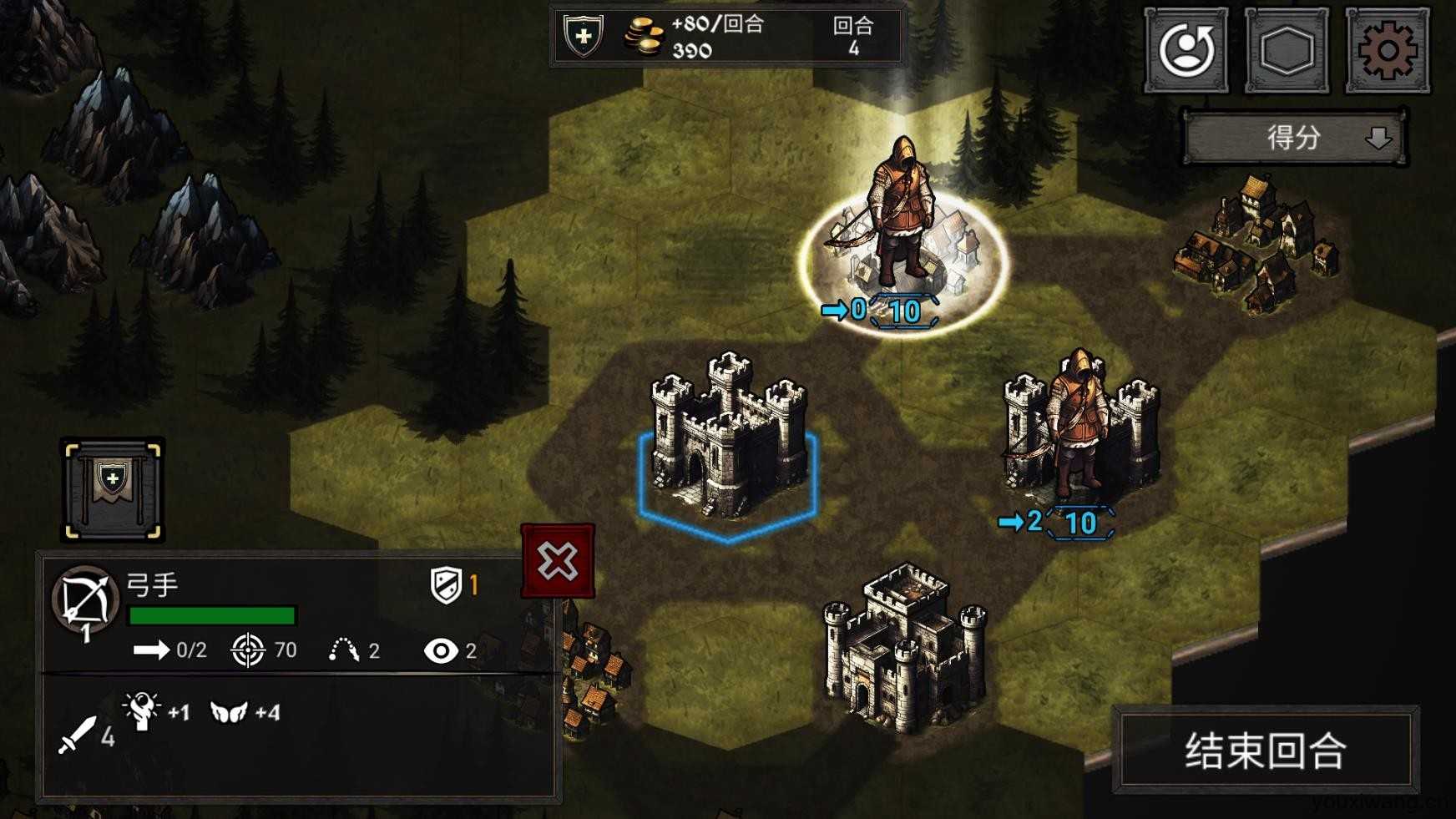Close the unit panel with red X
The width and height of the screenshot is (1456, 819).
(x=558, y=561)
